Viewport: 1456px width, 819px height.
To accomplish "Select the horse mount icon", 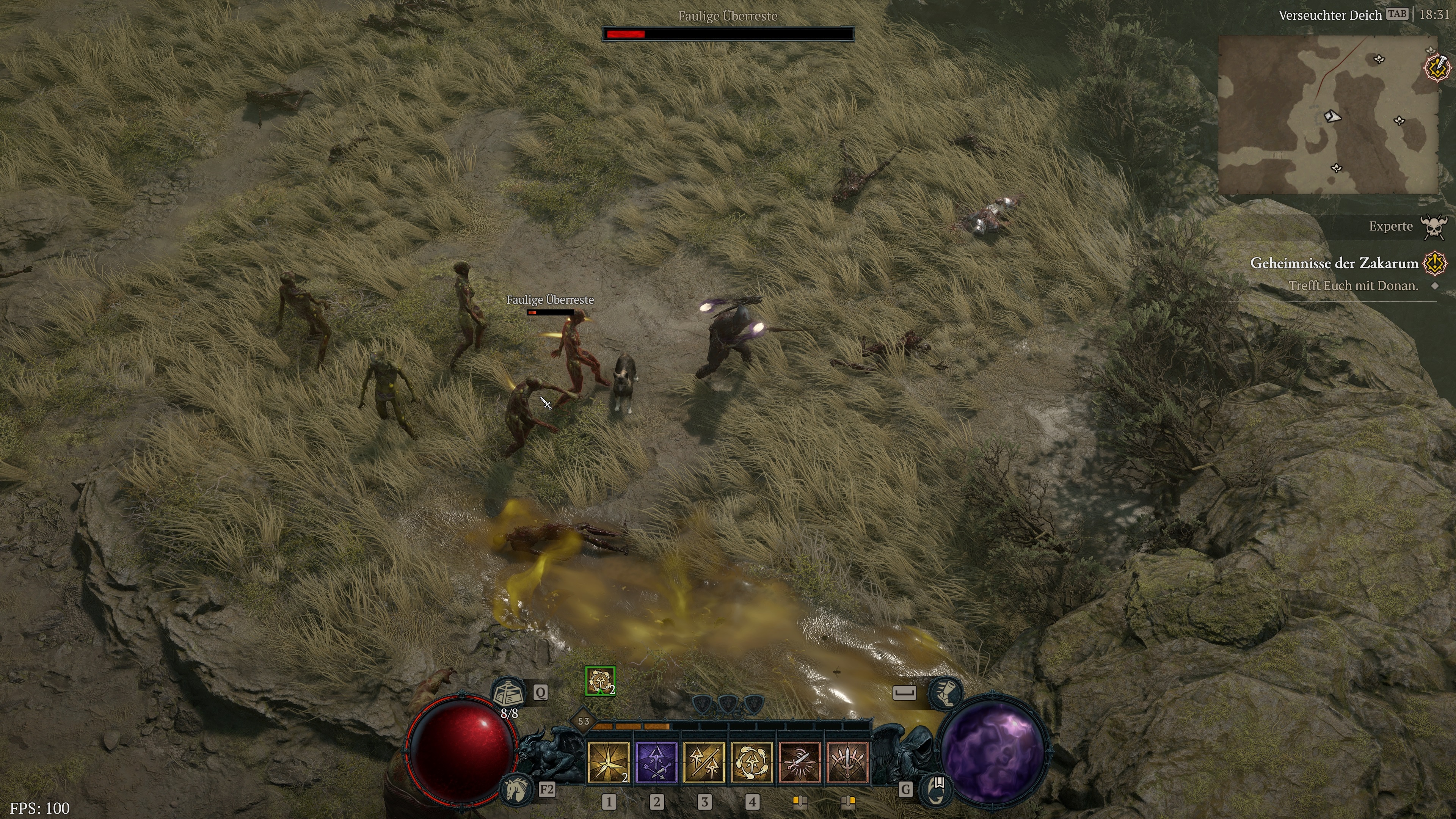I will point(517,788).
